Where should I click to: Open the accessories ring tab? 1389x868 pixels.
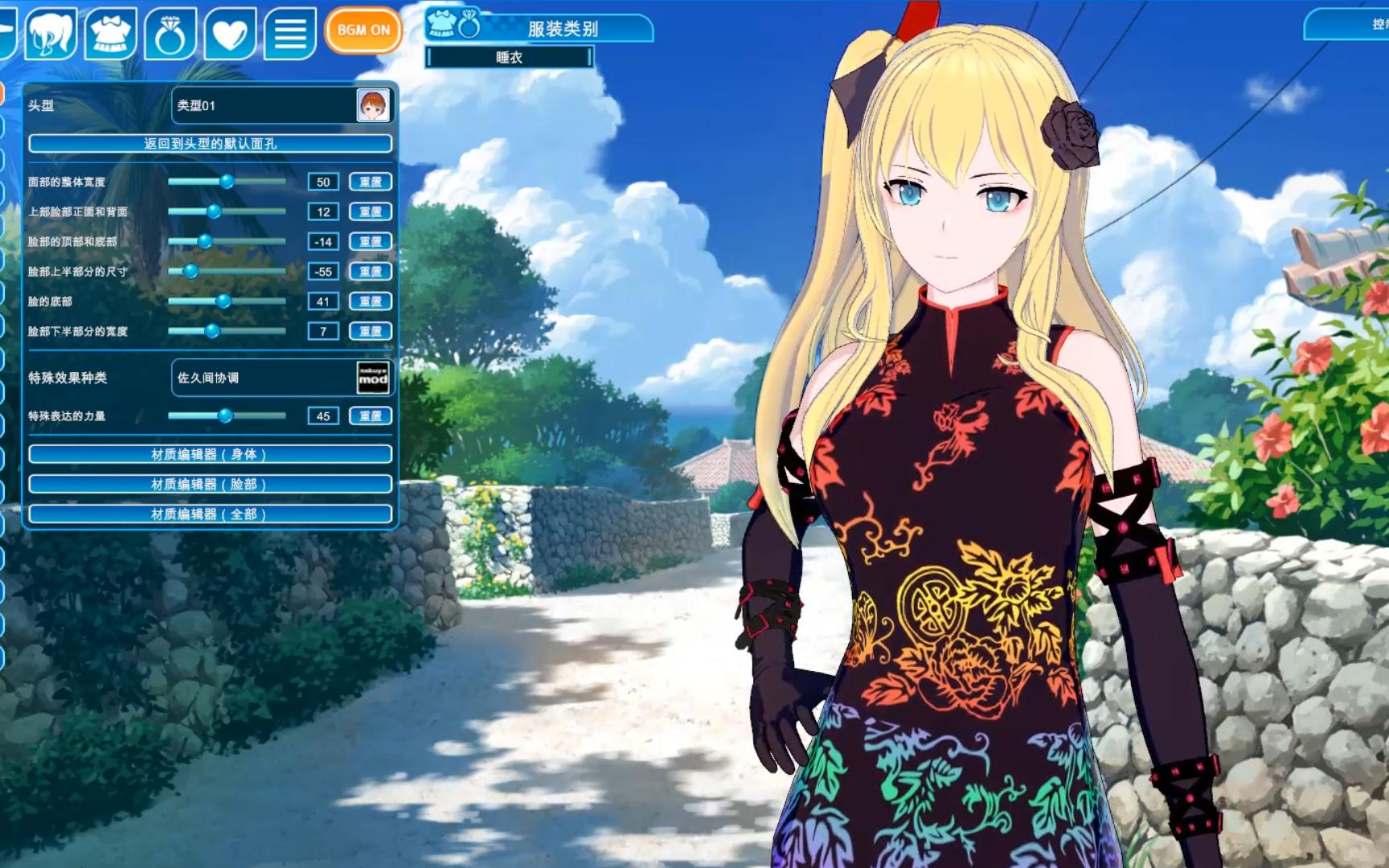[x=170, y=33]
